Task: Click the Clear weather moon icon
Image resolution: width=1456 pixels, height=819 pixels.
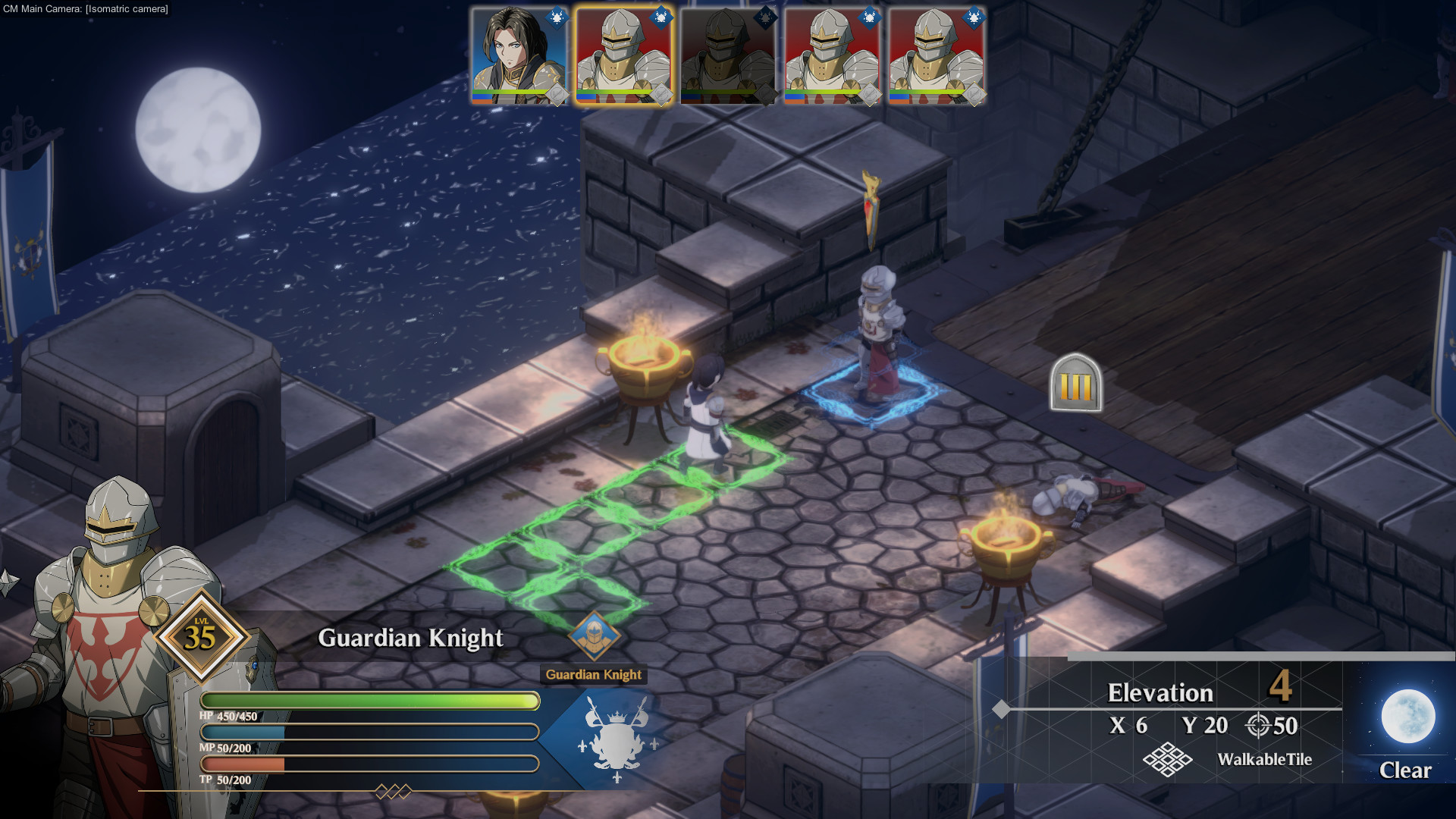Action: point(1407,716)
